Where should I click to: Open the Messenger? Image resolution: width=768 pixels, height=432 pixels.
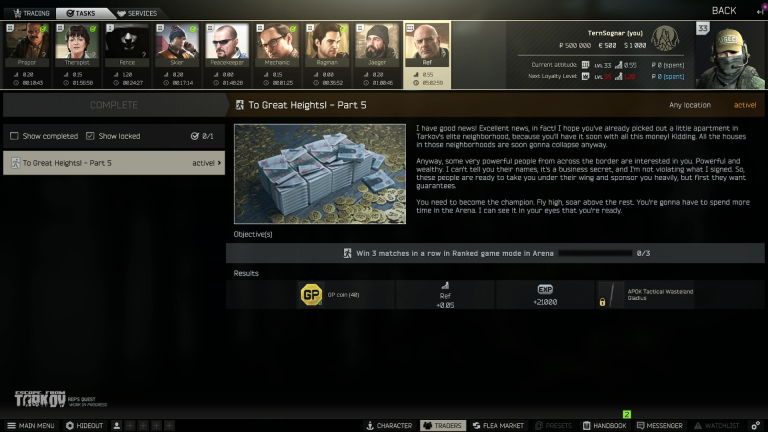coord(659,425)
